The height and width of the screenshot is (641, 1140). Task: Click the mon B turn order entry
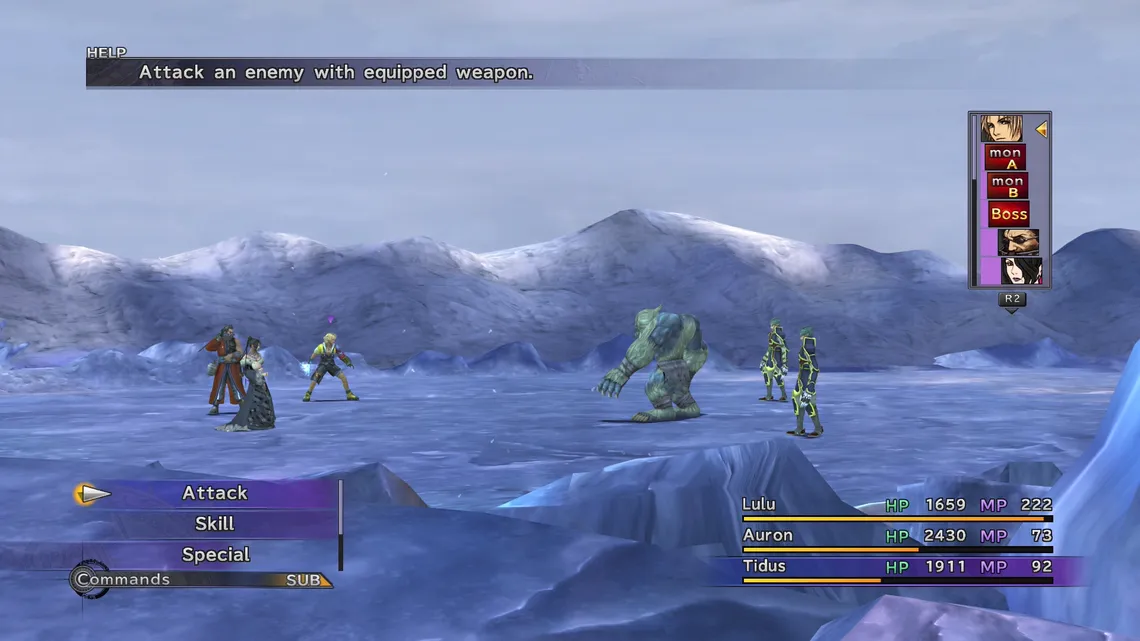(1007, 186)
